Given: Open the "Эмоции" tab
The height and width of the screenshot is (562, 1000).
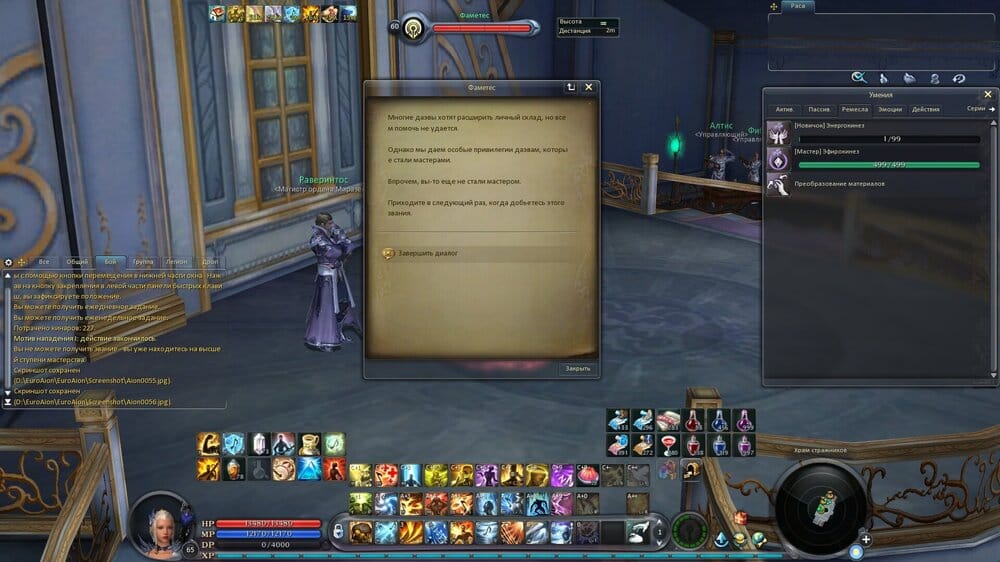Looking at the screenshot, I should 888,109.
